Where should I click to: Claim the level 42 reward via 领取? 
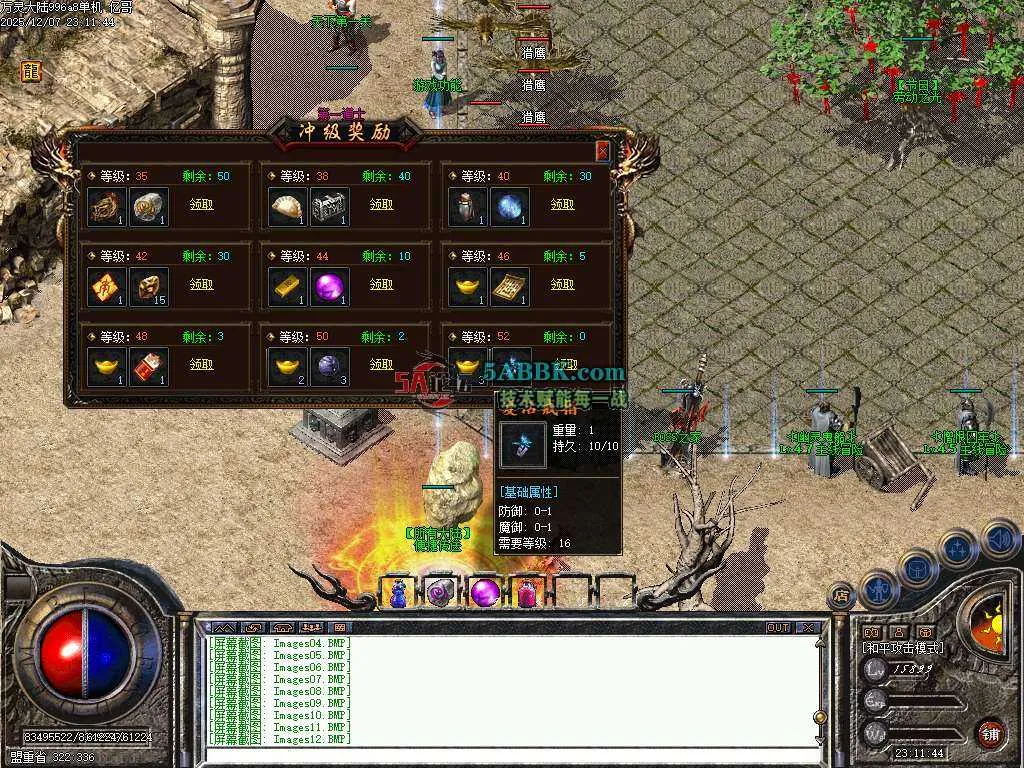click(x=201, y=284)
